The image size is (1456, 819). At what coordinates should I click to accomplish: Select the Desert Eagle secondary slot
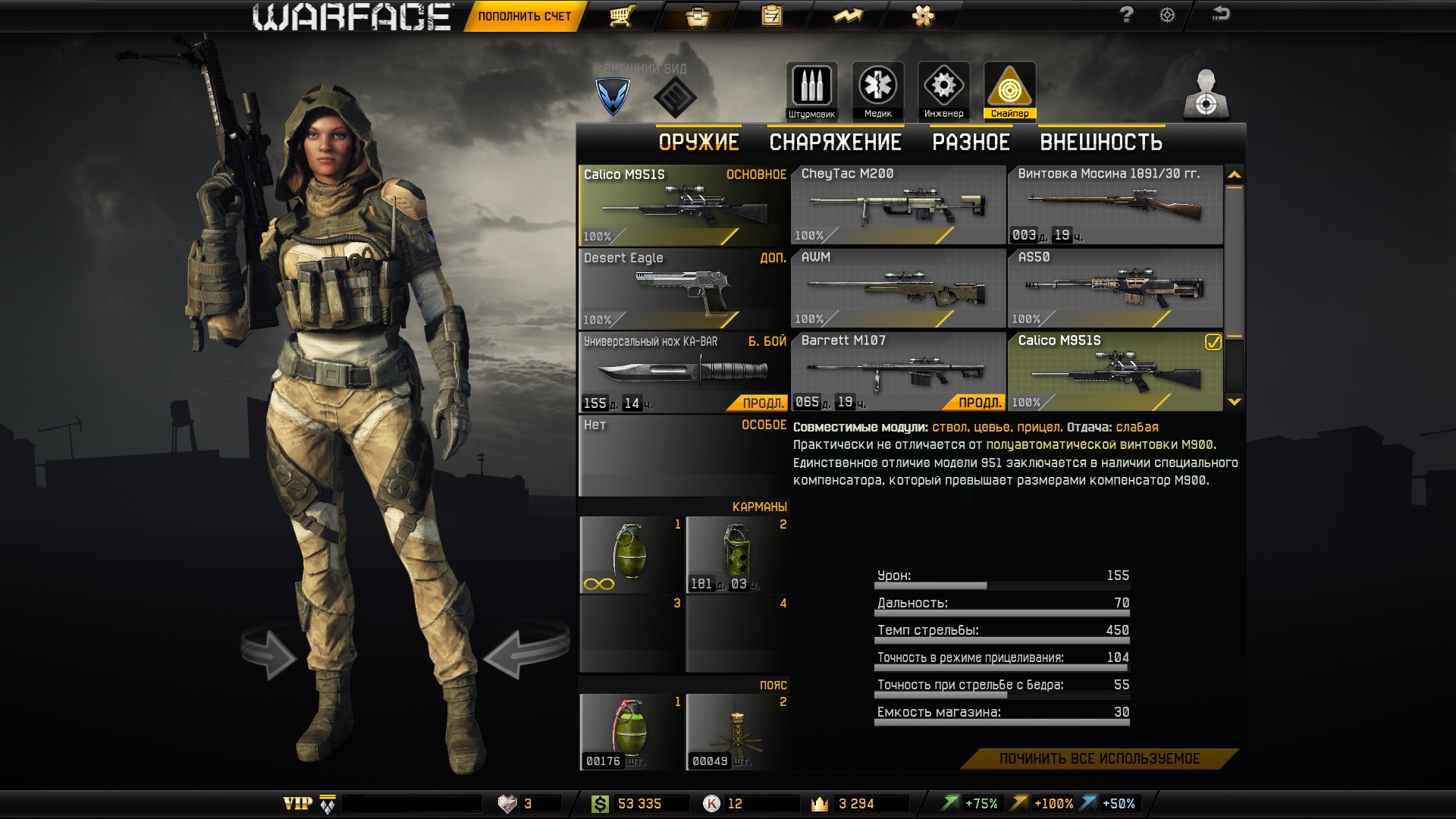click(x=682, y=288)
